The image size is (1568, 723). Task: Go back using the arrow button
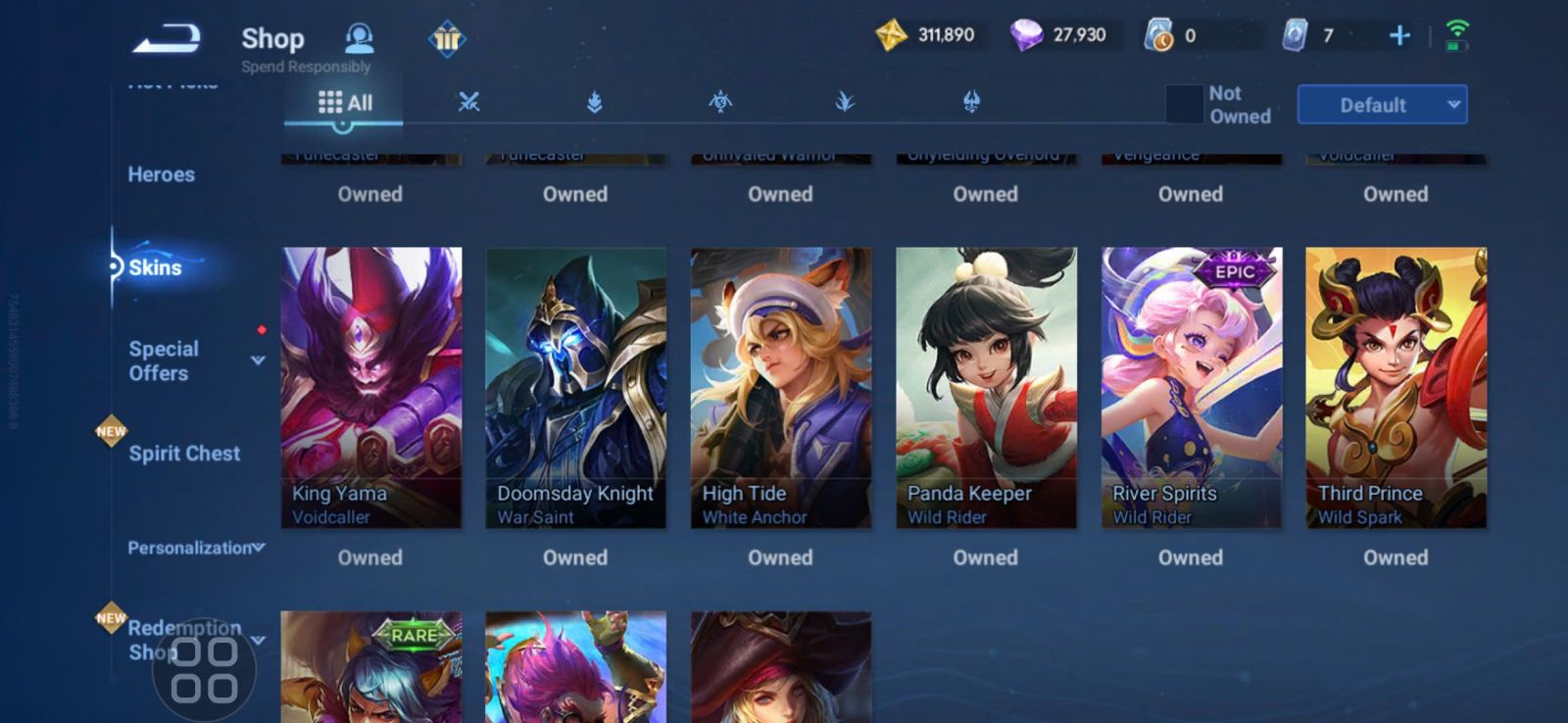point(167,39)
